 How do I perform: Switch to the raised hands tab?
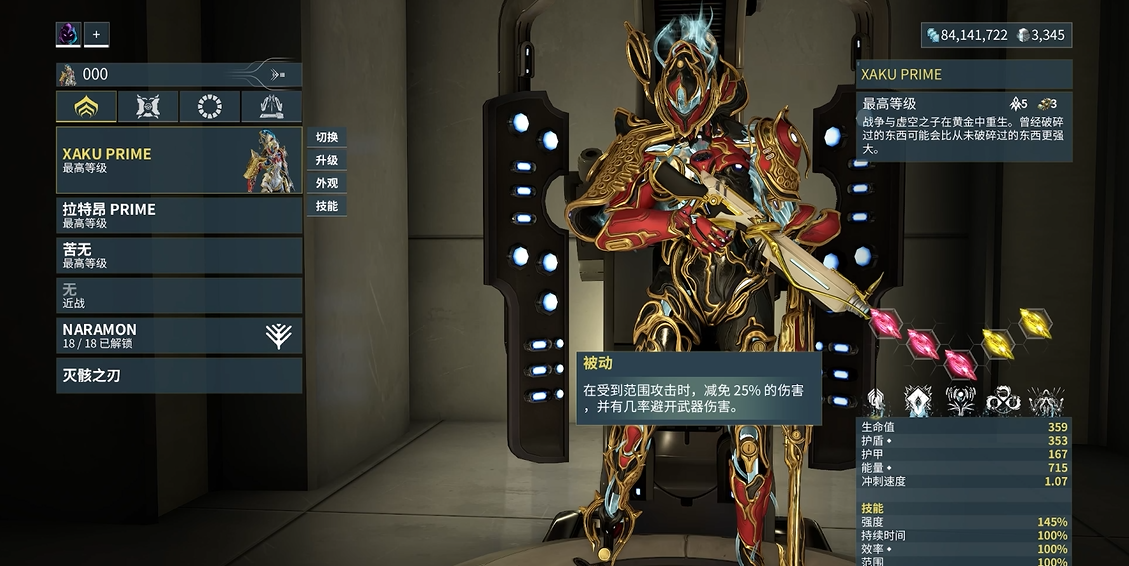271,106
